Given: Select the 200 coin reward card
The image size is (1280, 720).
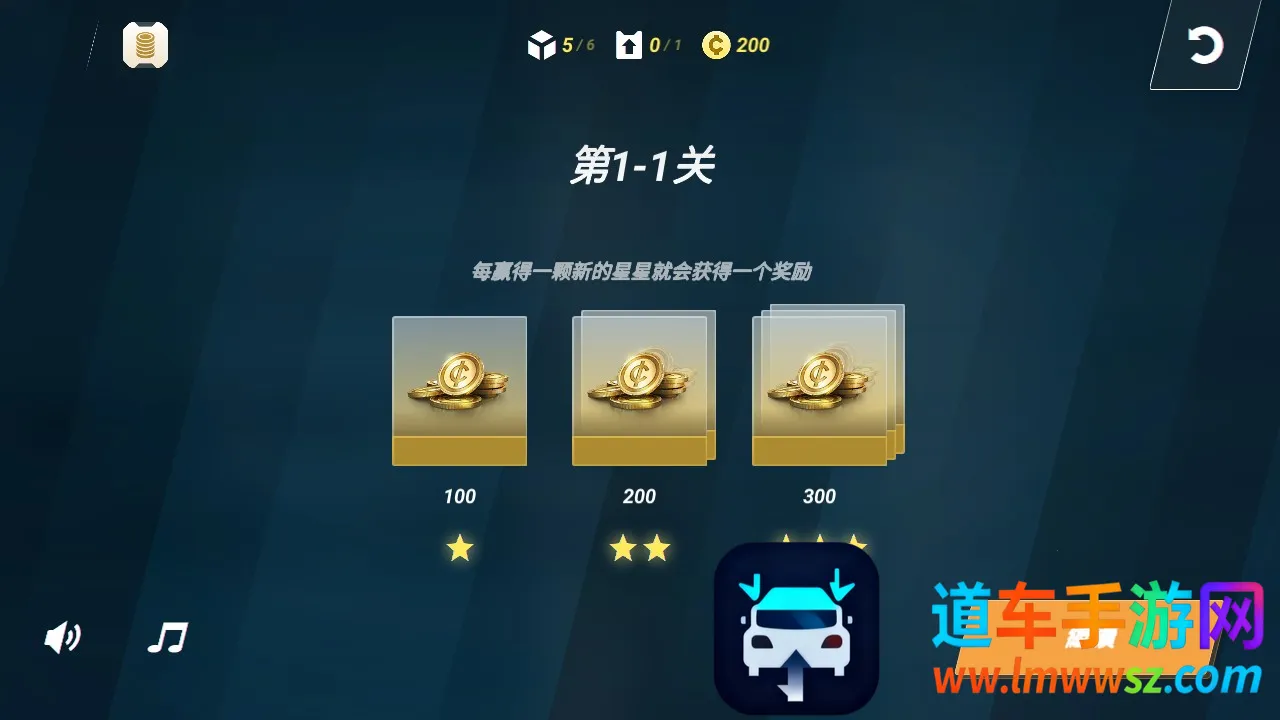Looking at the screenshot, I should (640, 390).
